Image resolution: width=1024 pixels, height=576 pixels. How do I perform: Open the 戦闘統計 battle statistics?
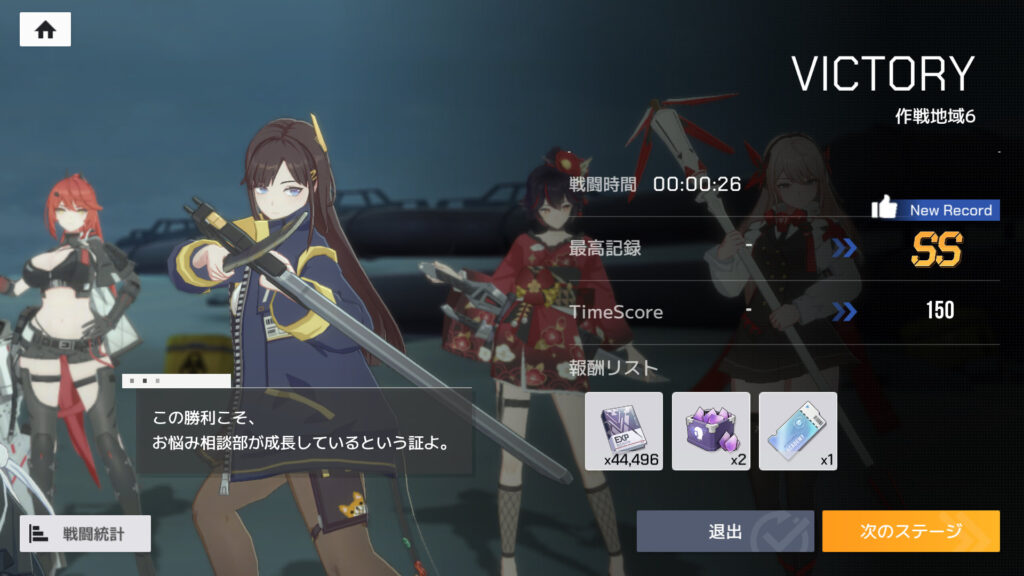(85, 534)
